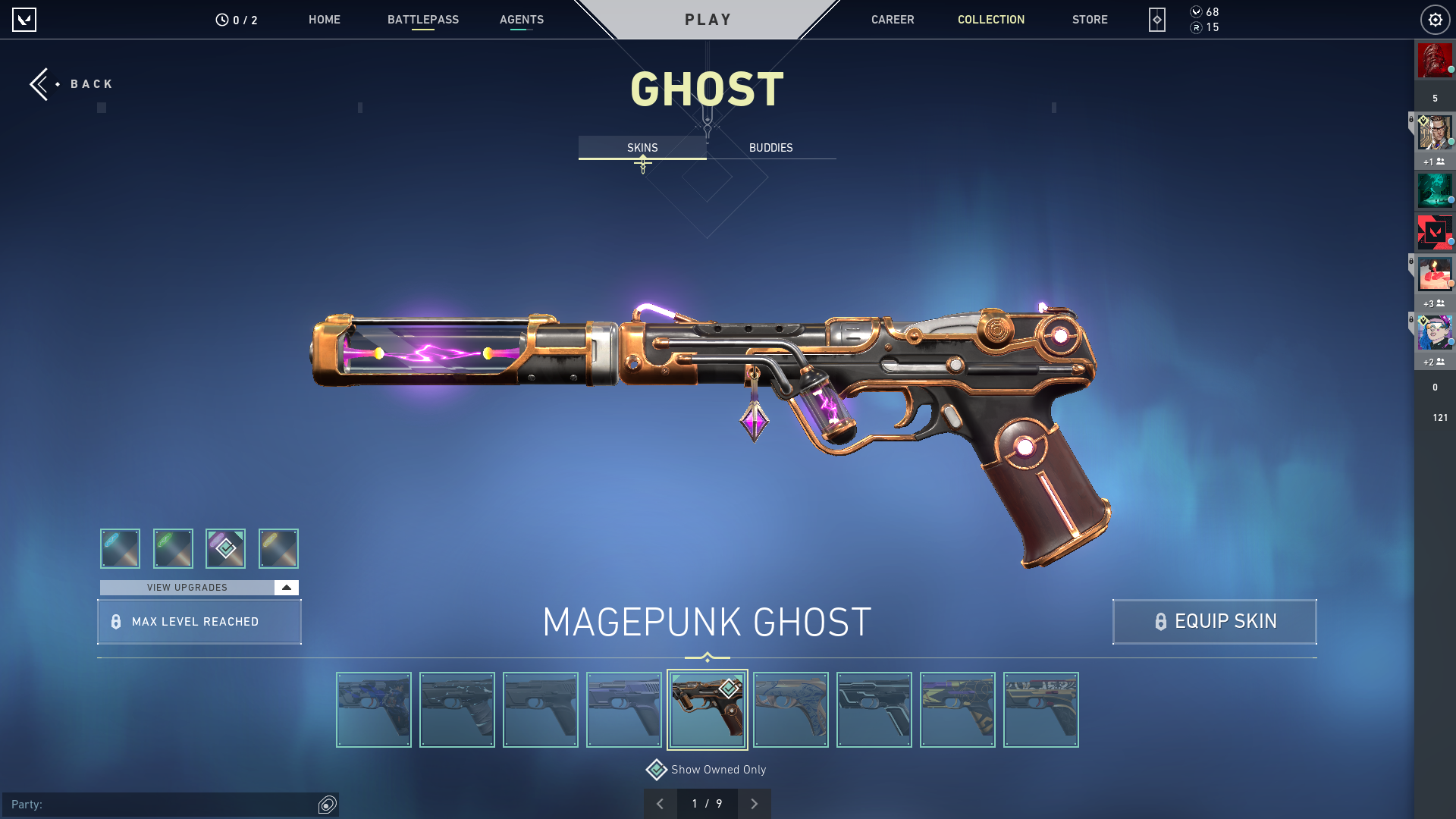Select the blue Magepunk color variant

[x=120, y=548]
